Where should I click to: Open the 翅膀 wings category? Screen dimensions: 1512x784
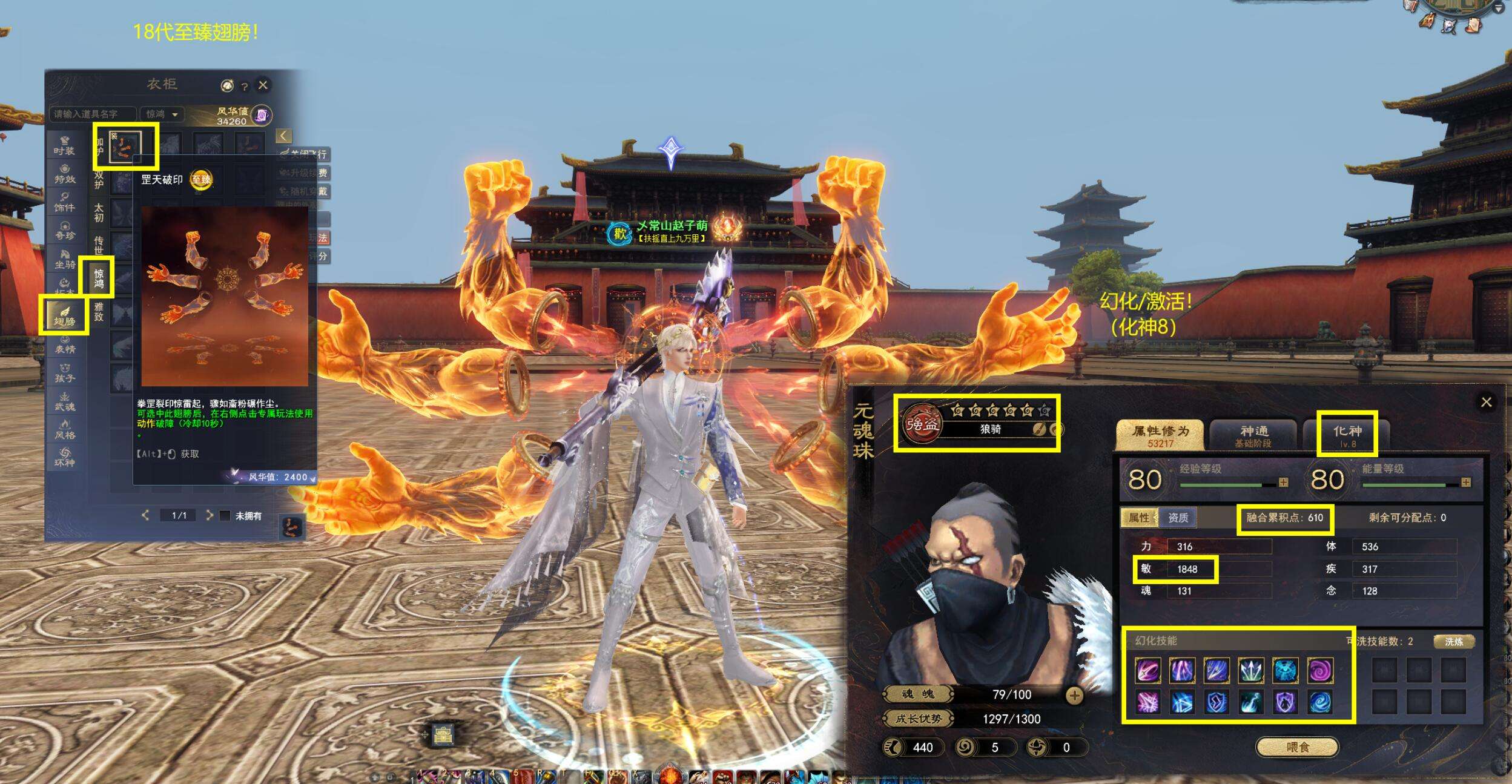[x=64, y=316]
